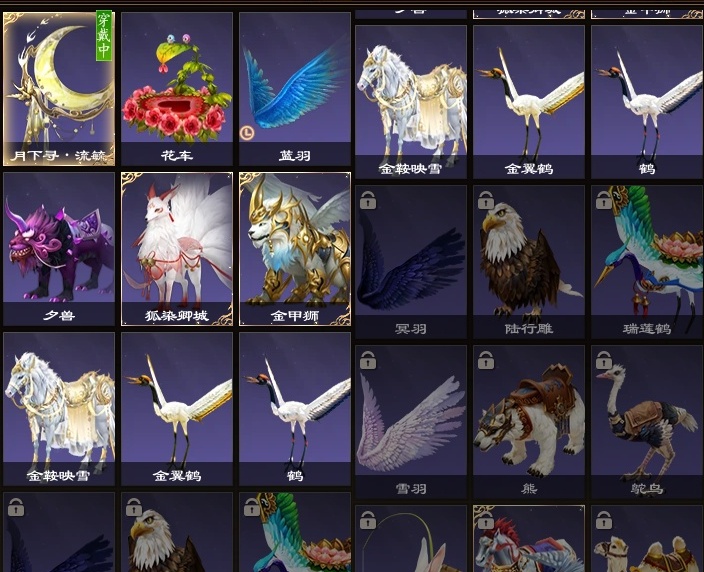Pick the purple 夕兽 beast mount card
704x572 pixels.
[x=59, y=248]
